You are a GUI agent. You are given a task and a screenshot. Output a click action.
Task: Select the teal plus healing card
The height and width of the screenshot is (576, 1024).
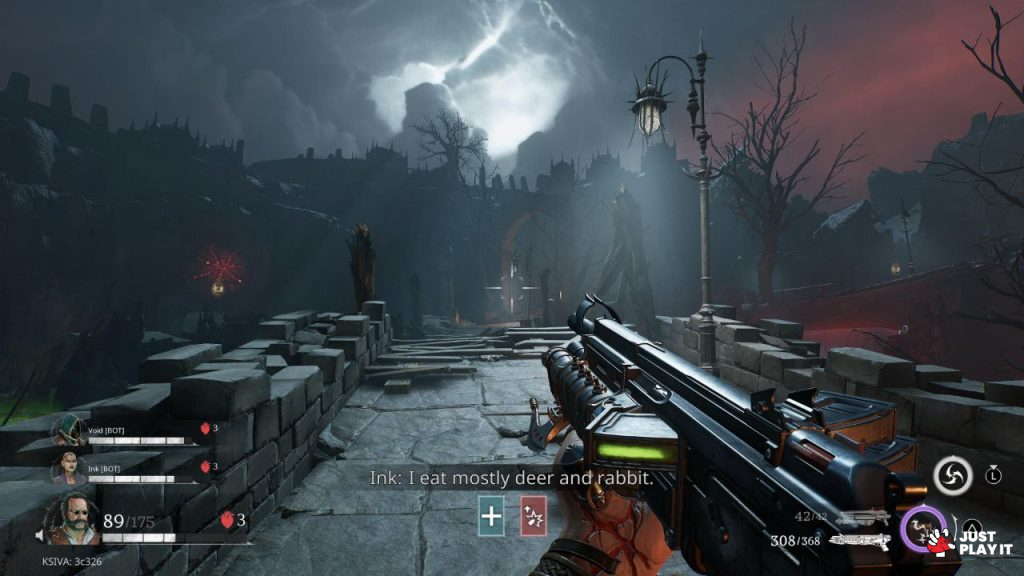point(491,516)
